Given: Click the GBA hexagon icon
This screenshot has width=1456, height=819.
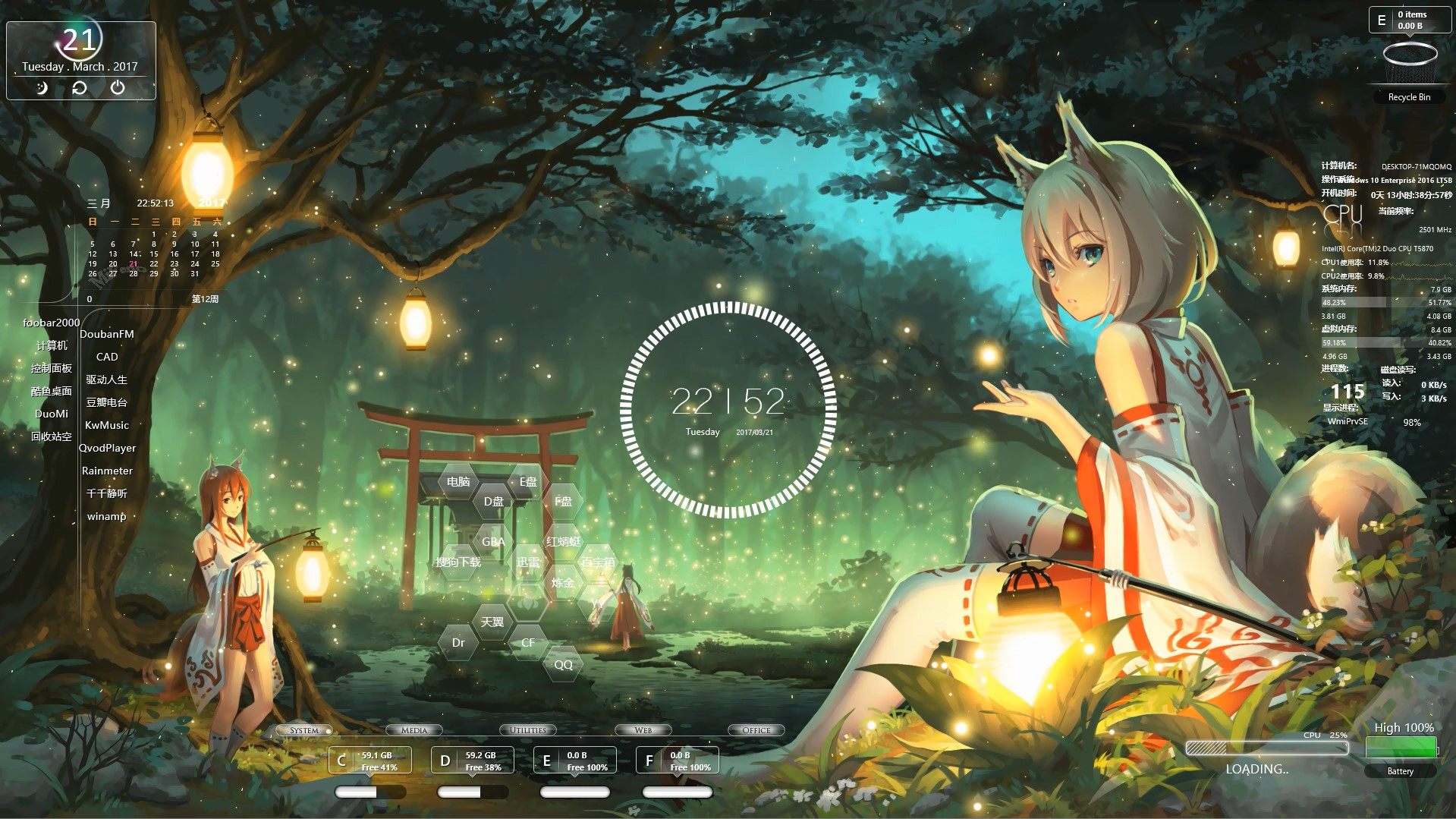Looking at the screenshot, I should click(494, 541).
